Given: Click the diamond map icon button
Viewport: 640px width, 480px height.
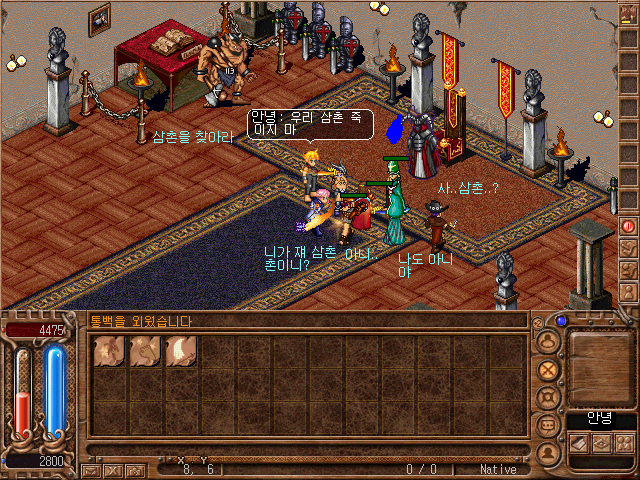Looking at the screenshot, I should [600, 441].
